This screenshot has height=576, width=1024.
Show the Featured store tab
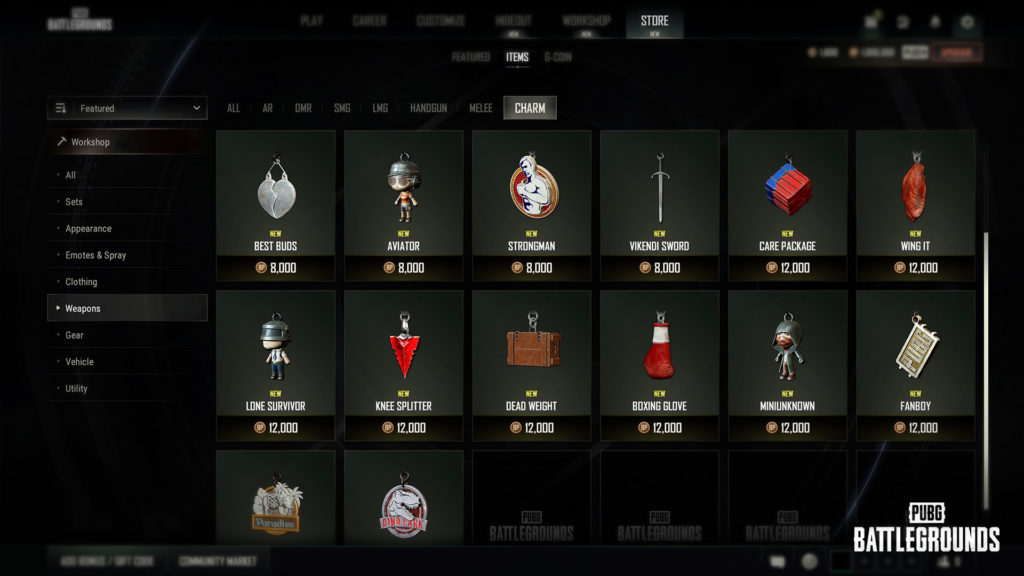pos(471,57)
